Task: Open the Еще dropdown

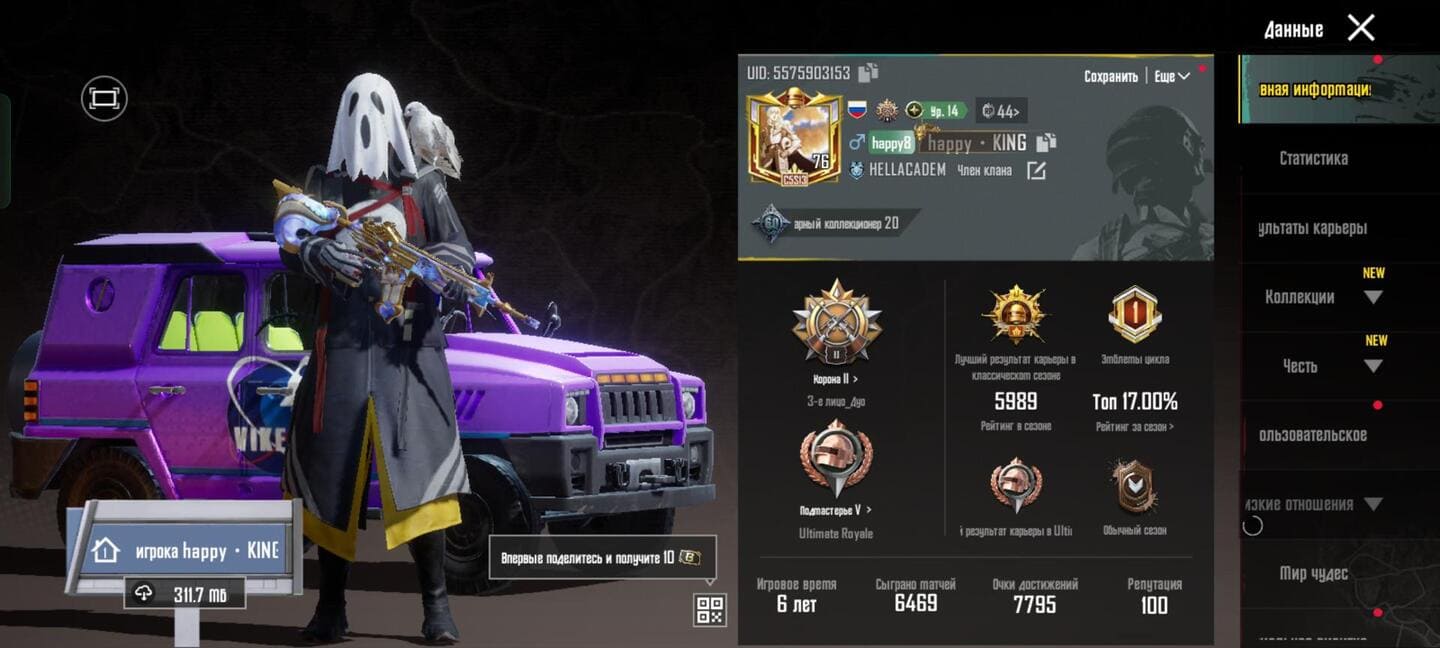Action: click(x=1171, y=77)
